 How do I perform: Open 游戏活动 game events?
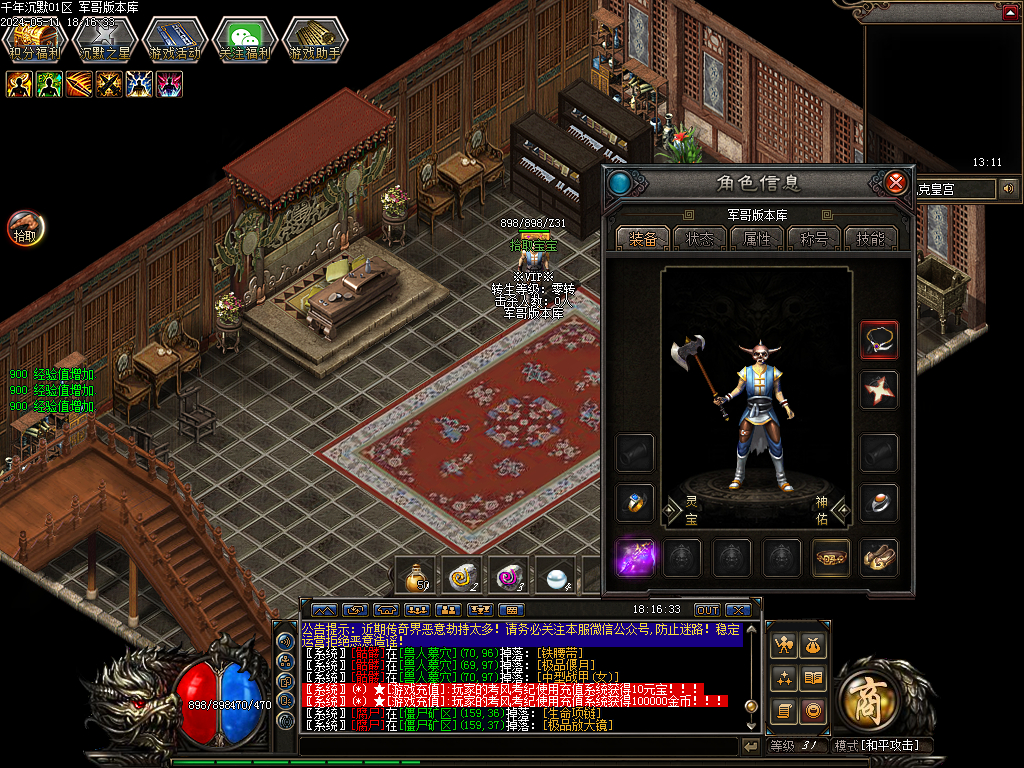174,39
